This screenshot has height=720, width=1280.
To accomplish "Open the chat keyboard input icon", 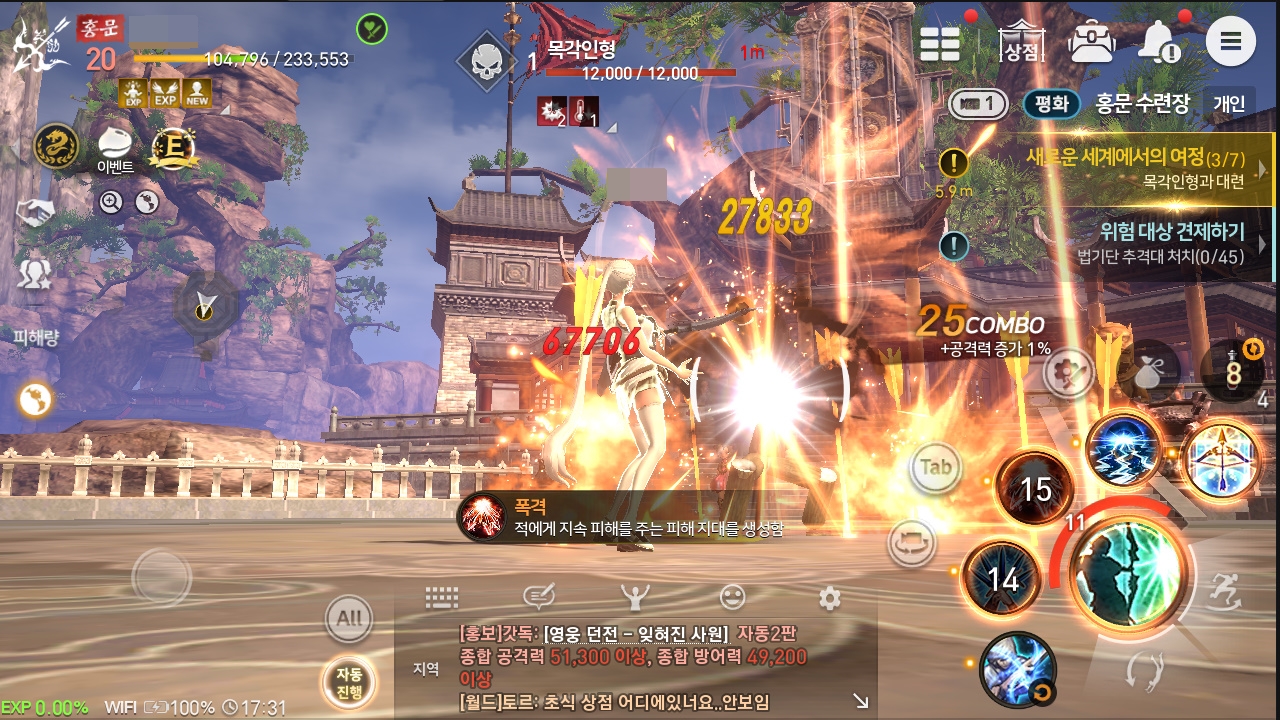I will pos(441,598).
